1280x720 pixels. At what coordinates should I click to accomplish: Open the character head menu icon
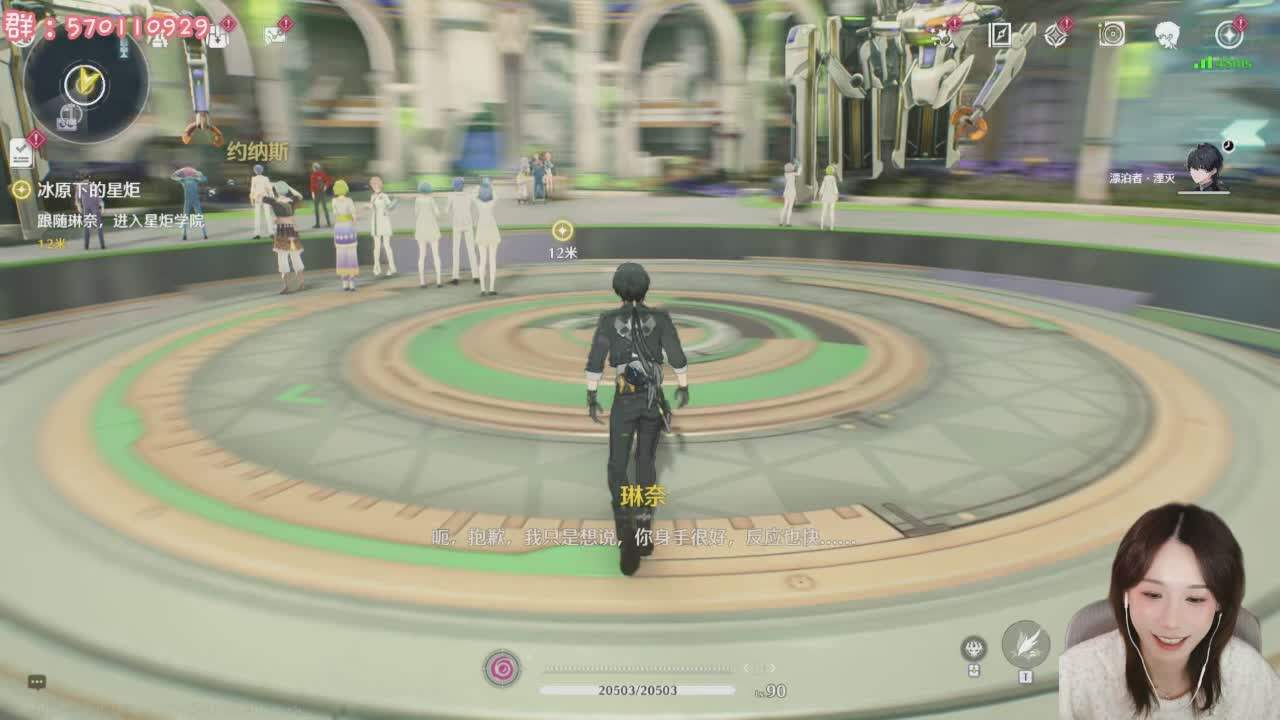(x=1167, y=35)
